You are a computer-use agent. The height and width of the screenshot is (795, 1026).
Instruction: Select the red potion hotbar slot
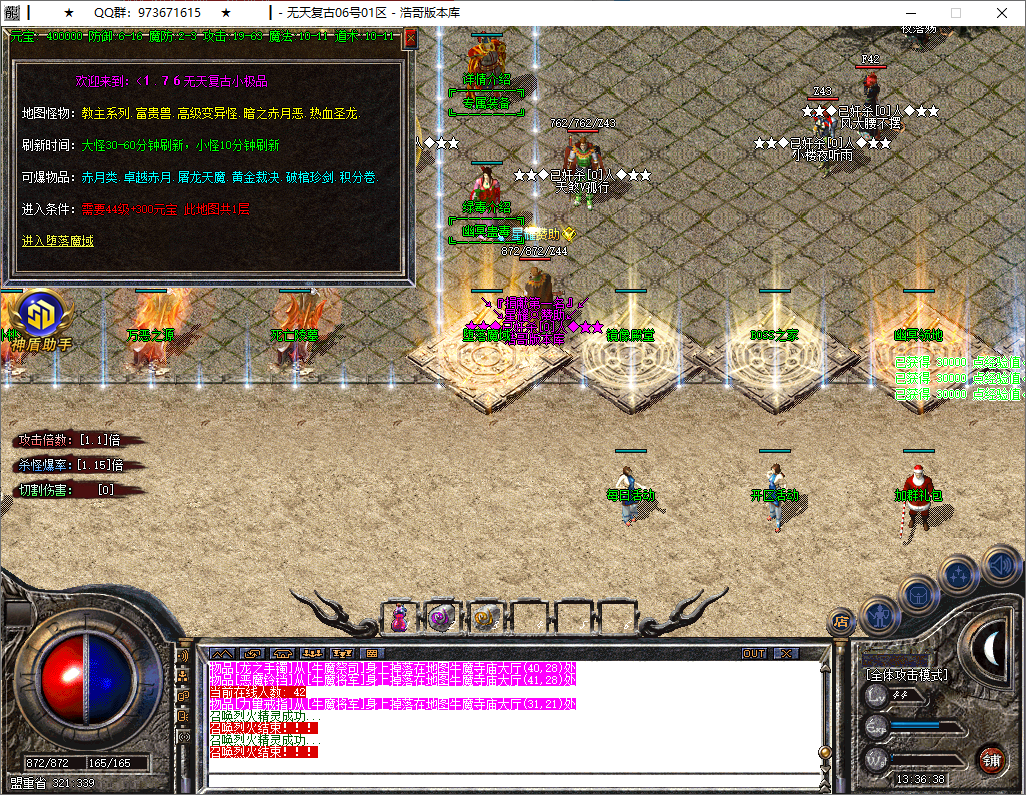[x=399, y=619]
